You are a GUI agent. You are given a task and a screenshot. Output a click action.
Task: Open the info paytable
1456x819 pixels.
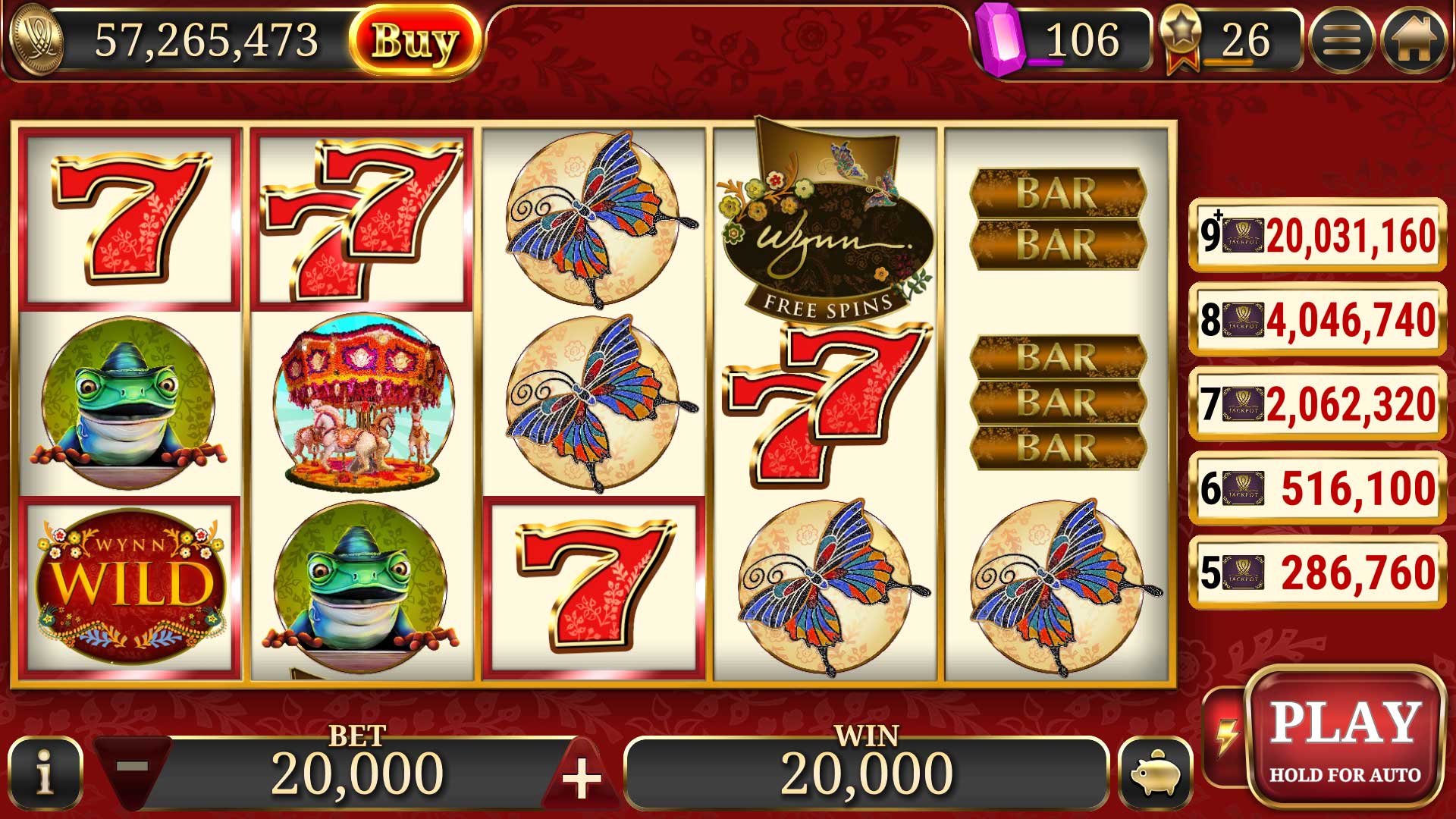coord(45,775)
